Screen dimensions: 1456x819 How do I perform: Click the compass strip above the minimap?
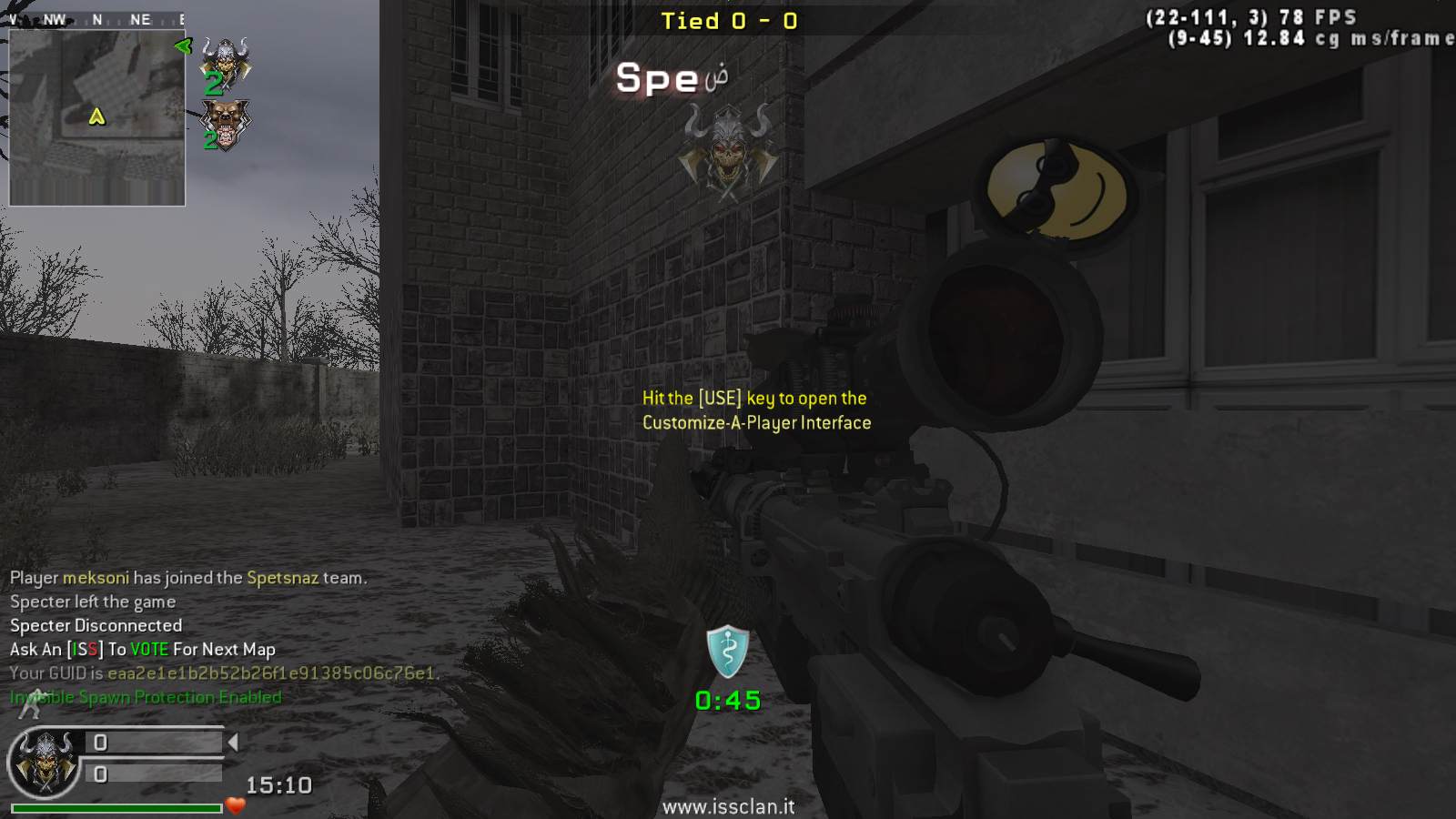pos(96,19)
